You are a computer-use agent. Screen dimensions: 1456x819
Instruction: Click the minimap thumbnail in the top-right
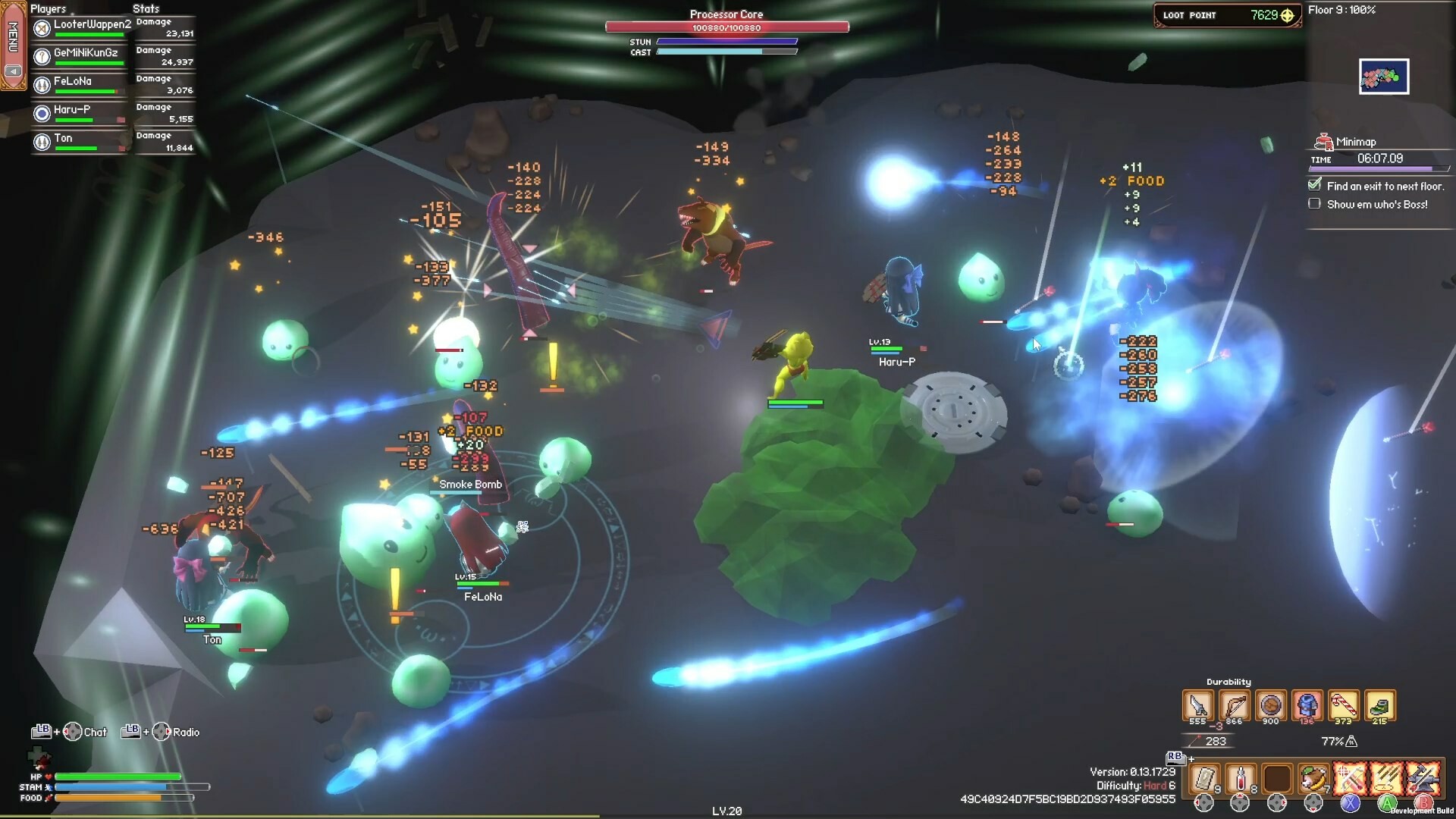(x=1385, y=76)
